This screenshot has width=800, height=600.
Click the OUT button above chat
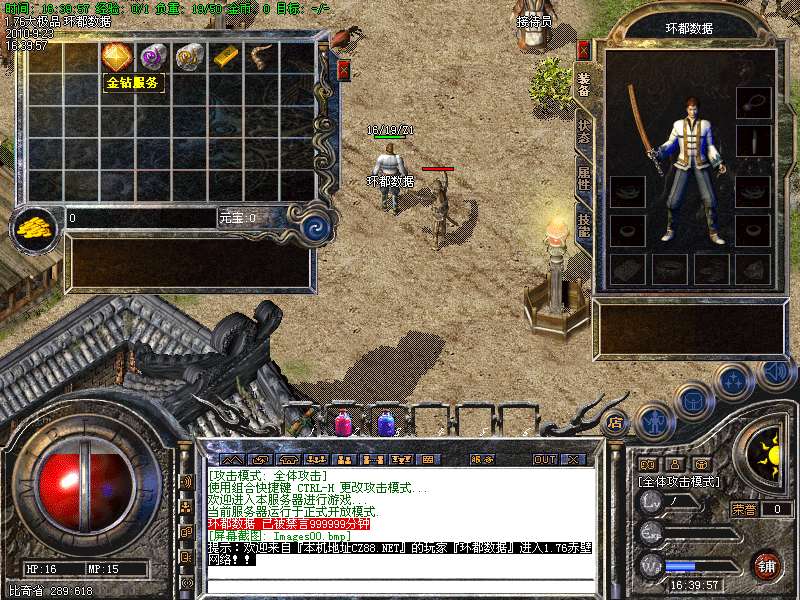pos(545,460)
